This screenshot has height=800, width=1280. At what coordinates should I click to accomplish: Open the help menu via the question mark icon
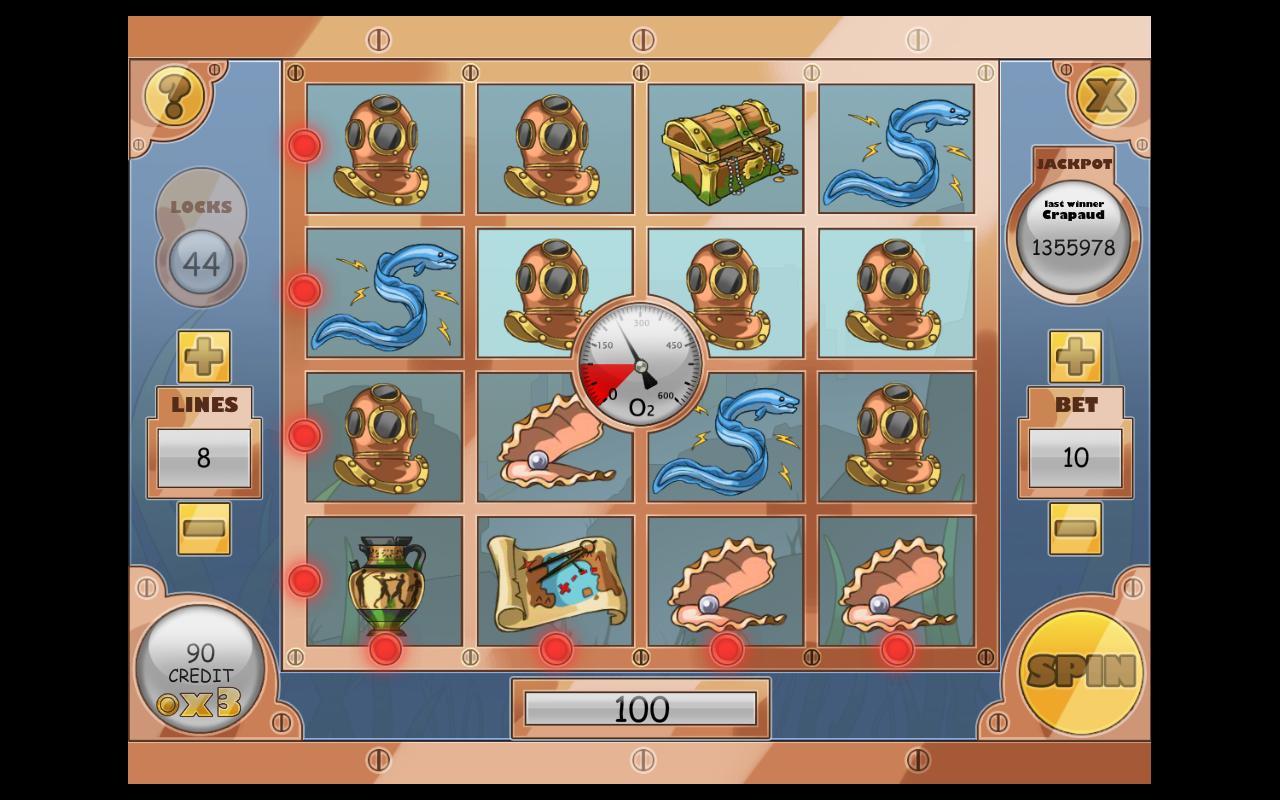pyautogui.click(x=175, y=97)
